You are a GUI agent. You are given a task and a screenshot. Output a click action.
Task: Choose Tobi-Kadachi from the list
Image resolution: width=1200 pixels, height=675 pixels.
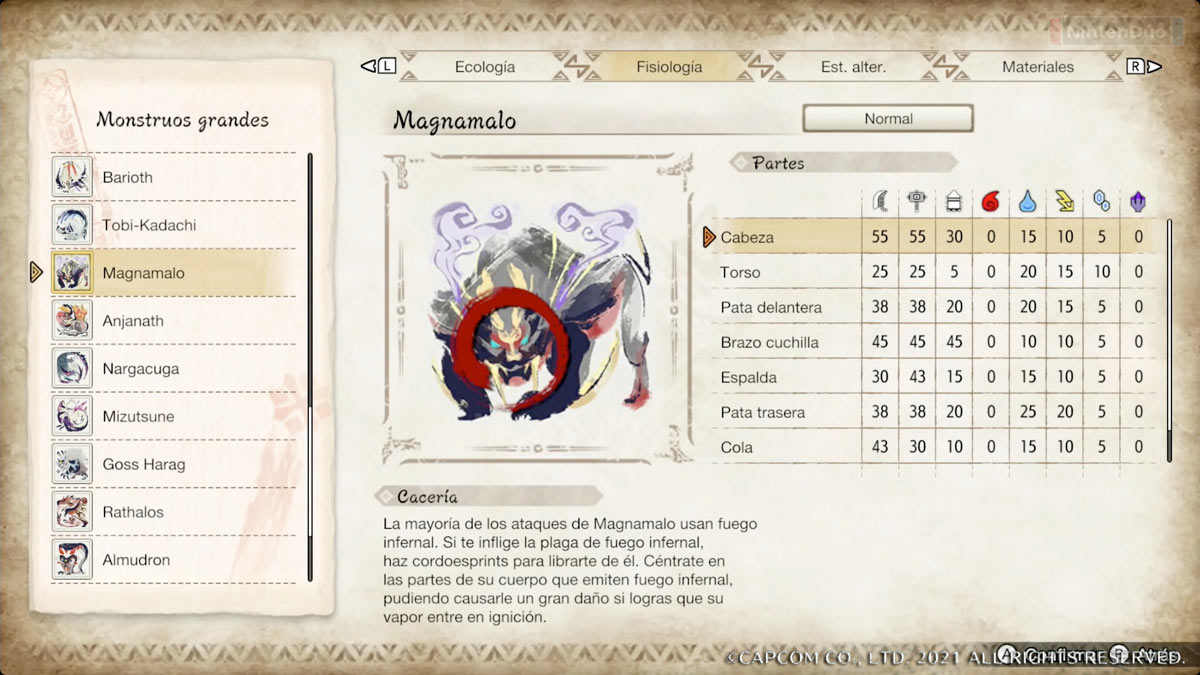click(x=174, y=225)
